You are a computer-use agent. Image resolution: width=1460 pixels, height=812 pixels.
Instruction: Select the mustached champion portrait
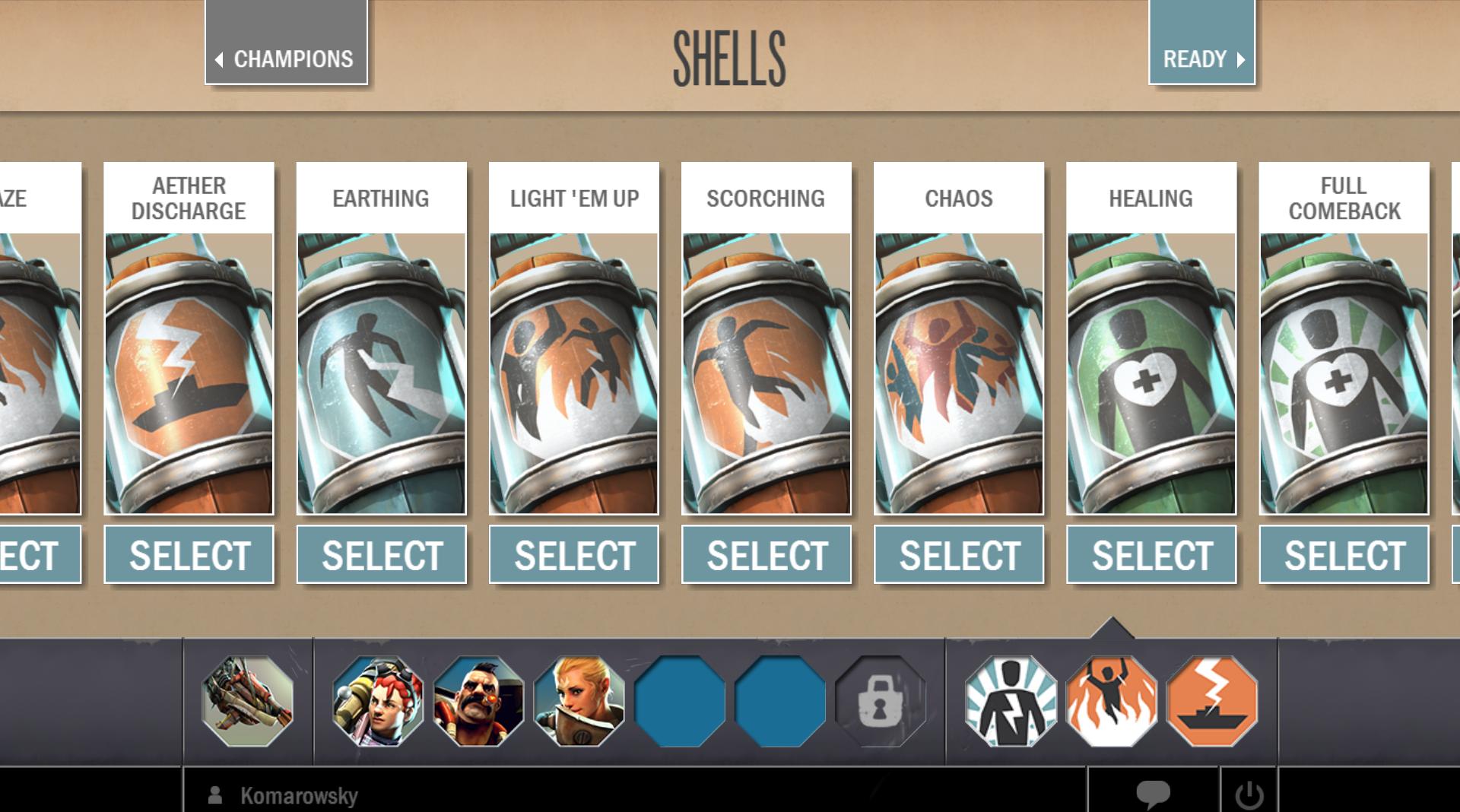click(478, 701)
